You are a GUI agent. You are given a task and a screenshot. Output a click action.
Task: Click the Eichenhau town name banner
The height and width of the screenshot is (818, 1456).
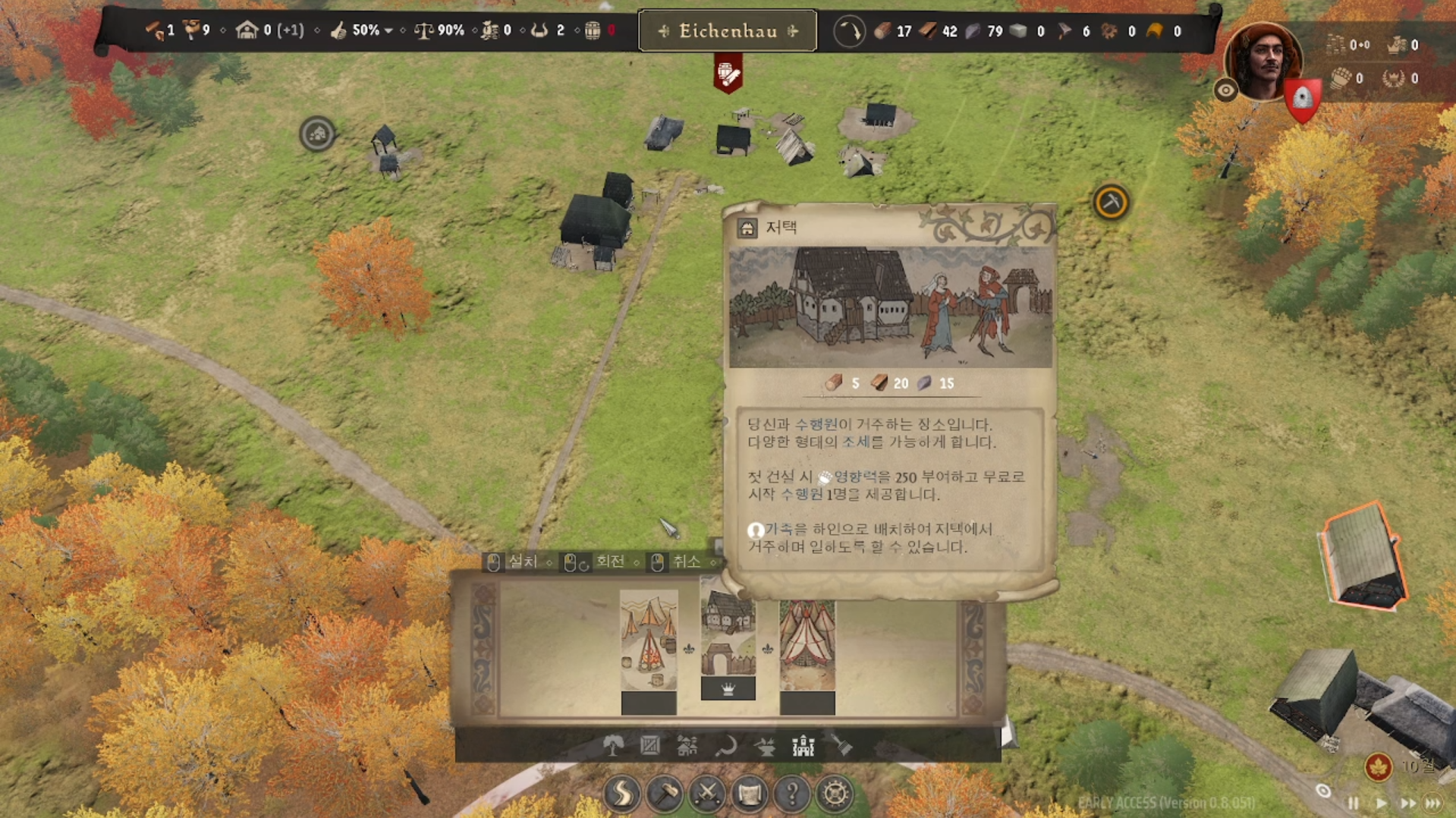(x=728, y=31)
